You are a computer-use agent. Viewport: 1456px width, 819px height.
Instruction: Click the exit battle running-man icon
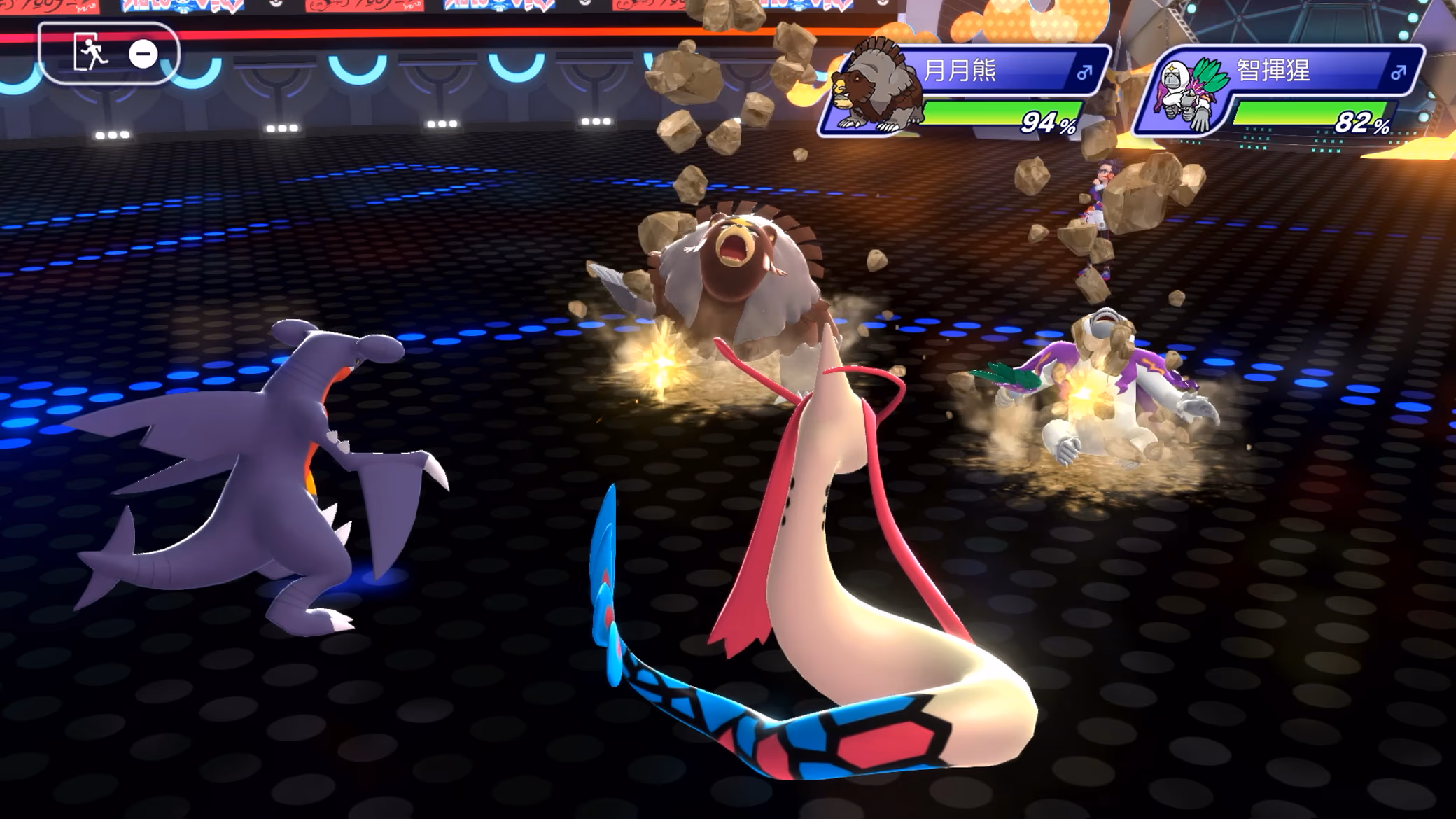click(x=90, y=53)
